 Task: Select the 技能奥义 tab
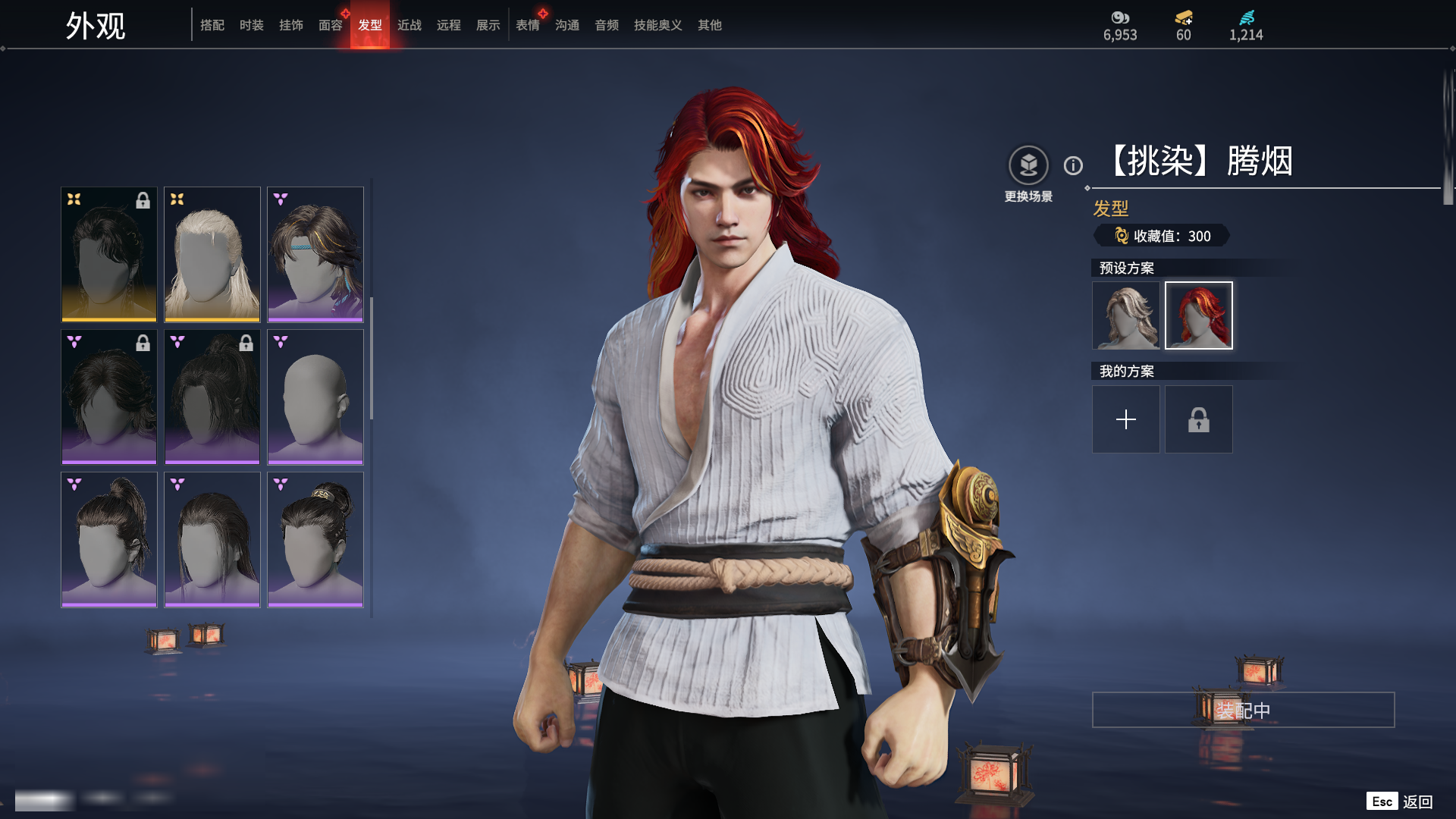[658, 25]
